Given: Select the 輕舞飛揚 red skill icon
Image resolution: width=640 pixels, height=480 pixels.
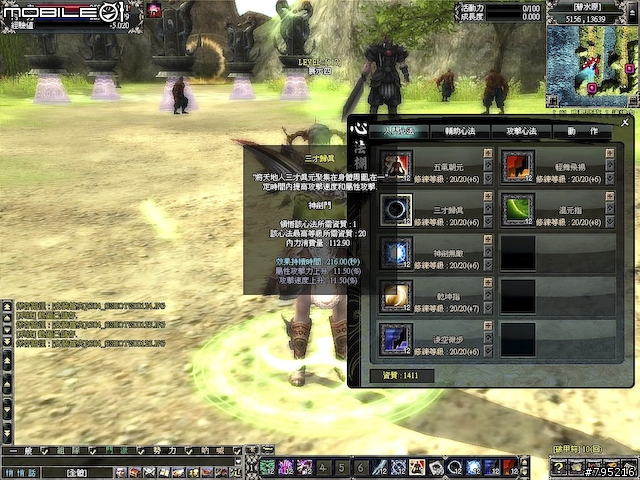Looking at the screenshot, I should tap(518, 165).
